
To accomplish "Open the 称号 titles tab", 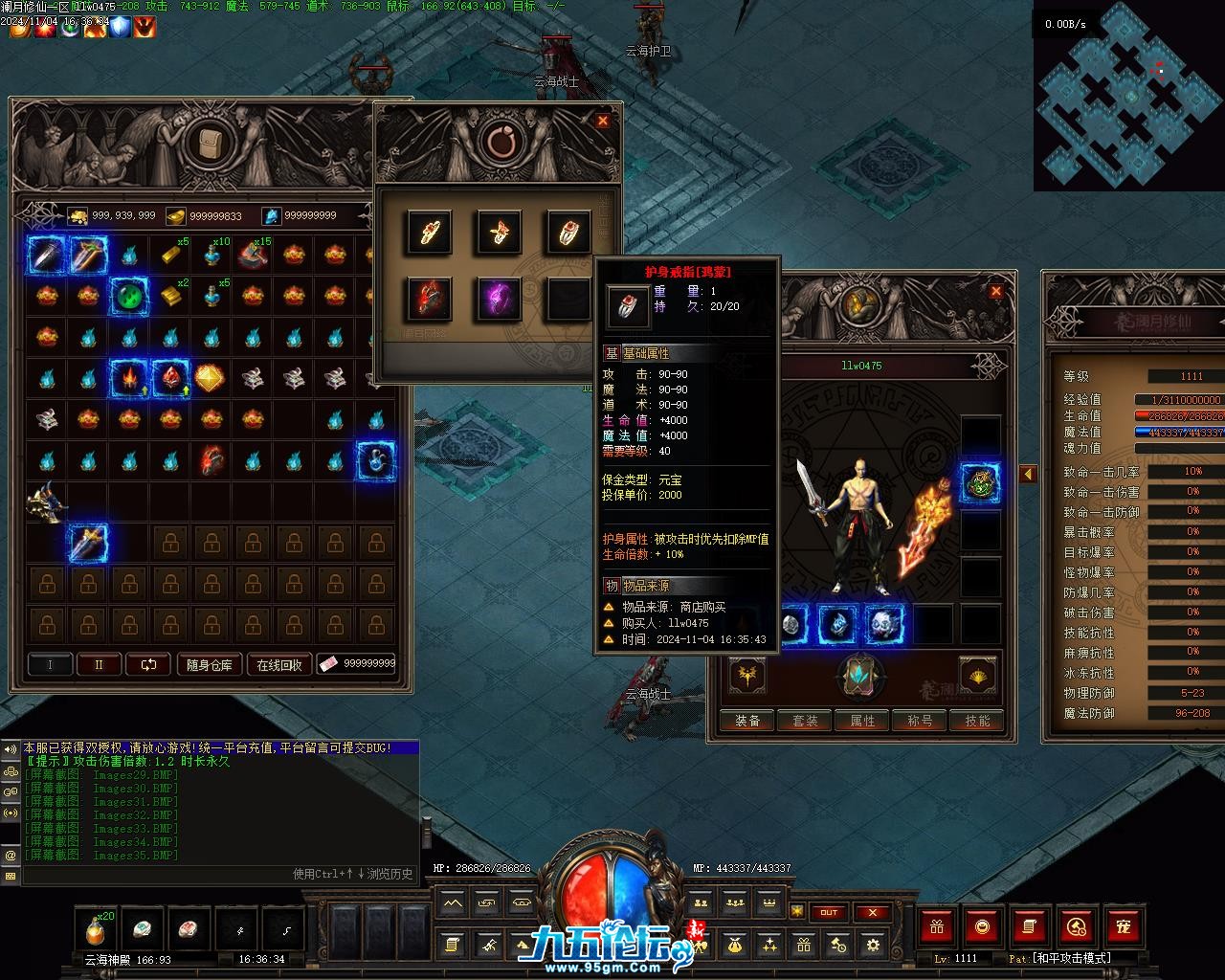I will [920, 721].
